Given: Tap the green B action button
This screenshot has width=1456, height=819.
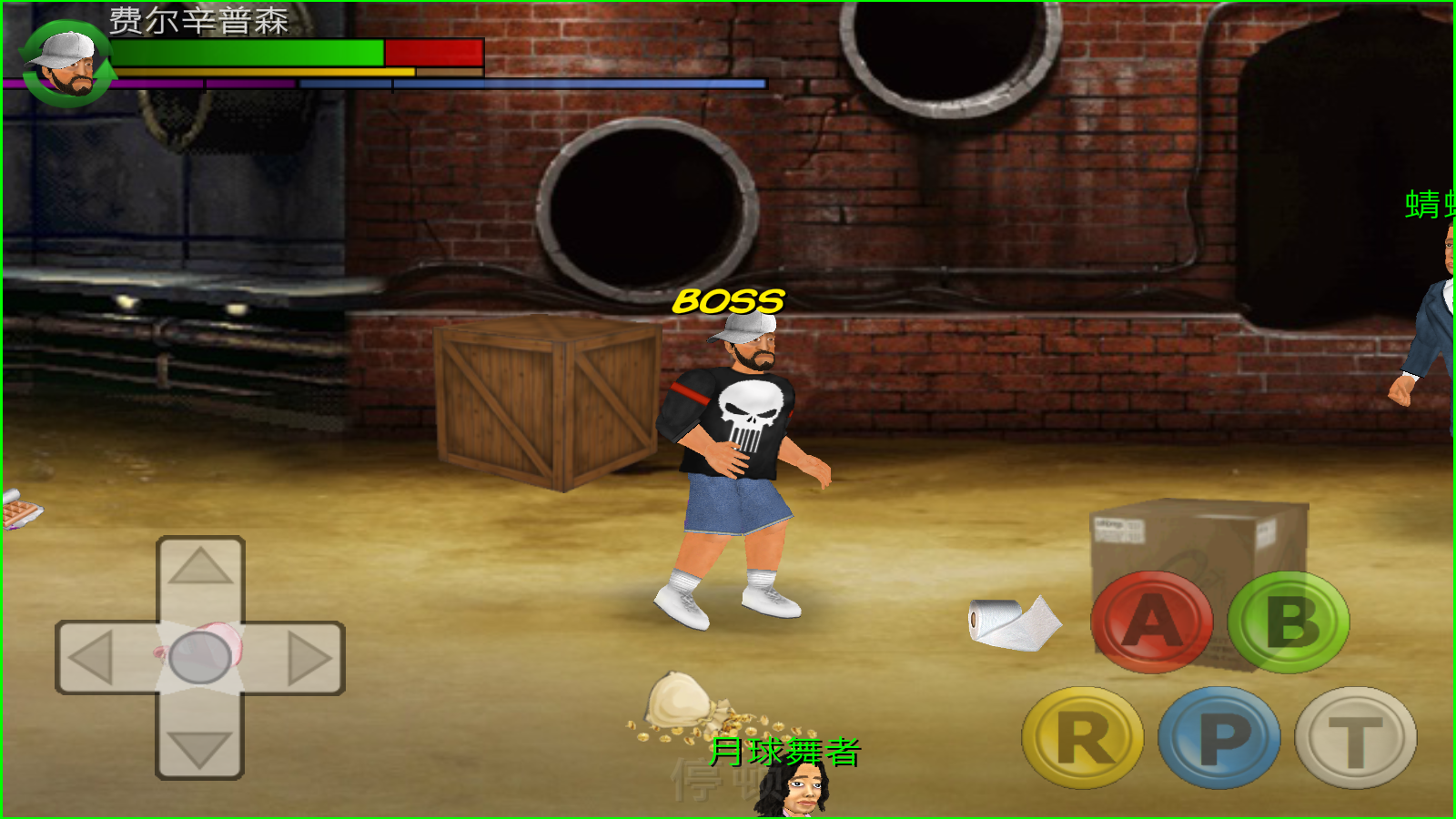Looking at the screenshot, I should 1289,622.
